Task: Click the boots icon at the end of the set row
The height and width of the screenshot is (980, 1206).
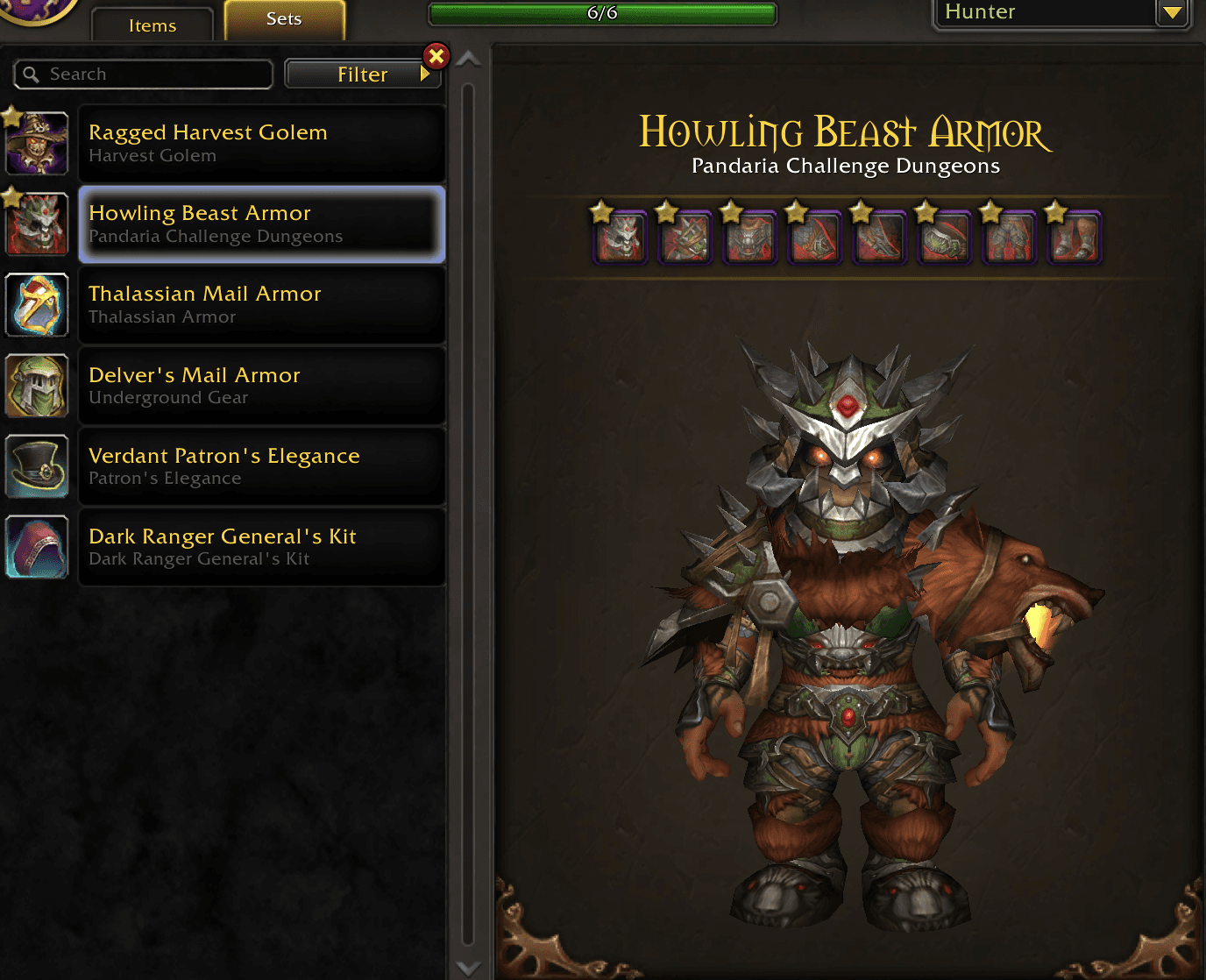Action: point(1075,237)
